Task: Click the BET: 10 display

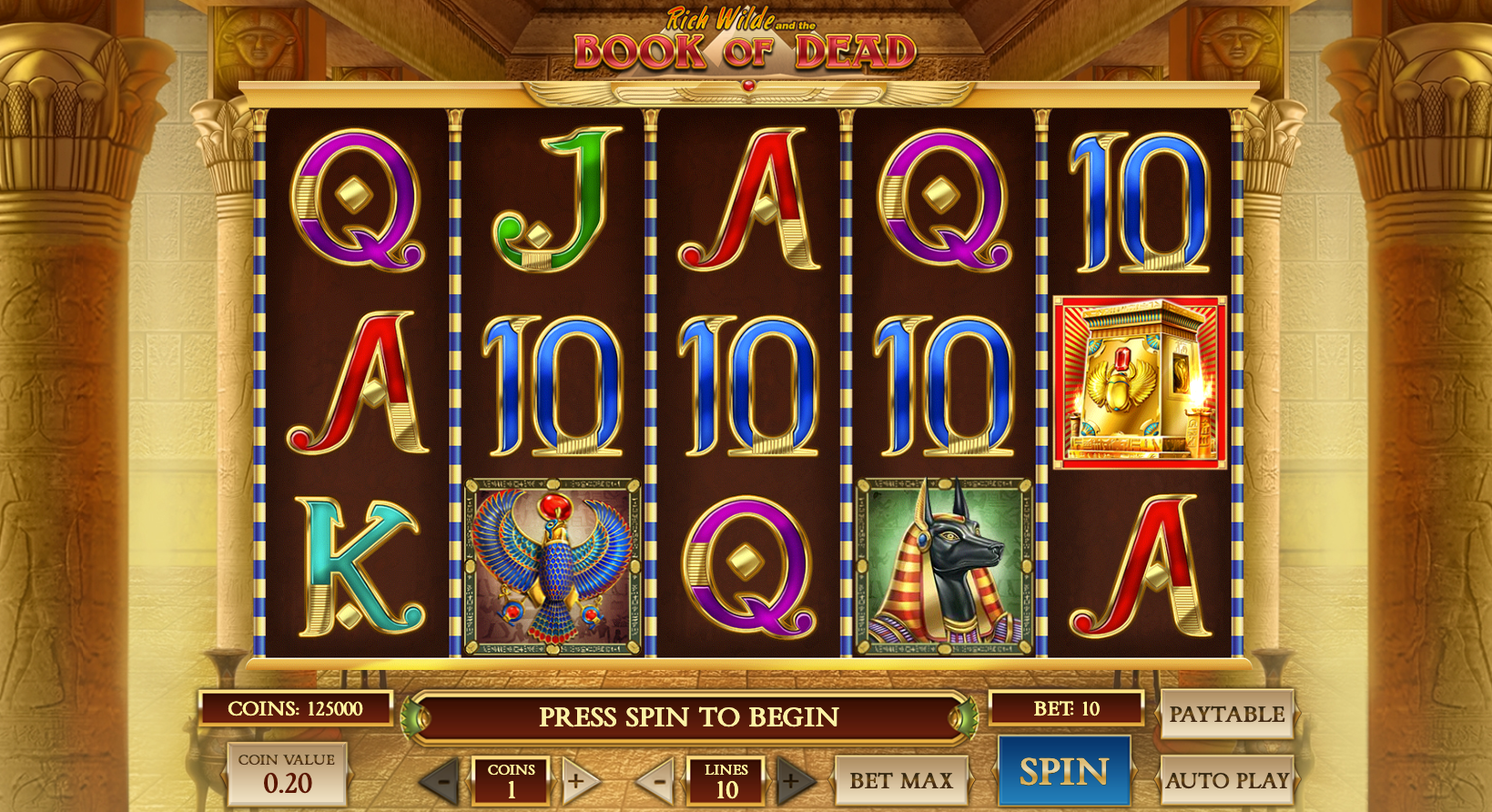Action: click(1066, 707)
